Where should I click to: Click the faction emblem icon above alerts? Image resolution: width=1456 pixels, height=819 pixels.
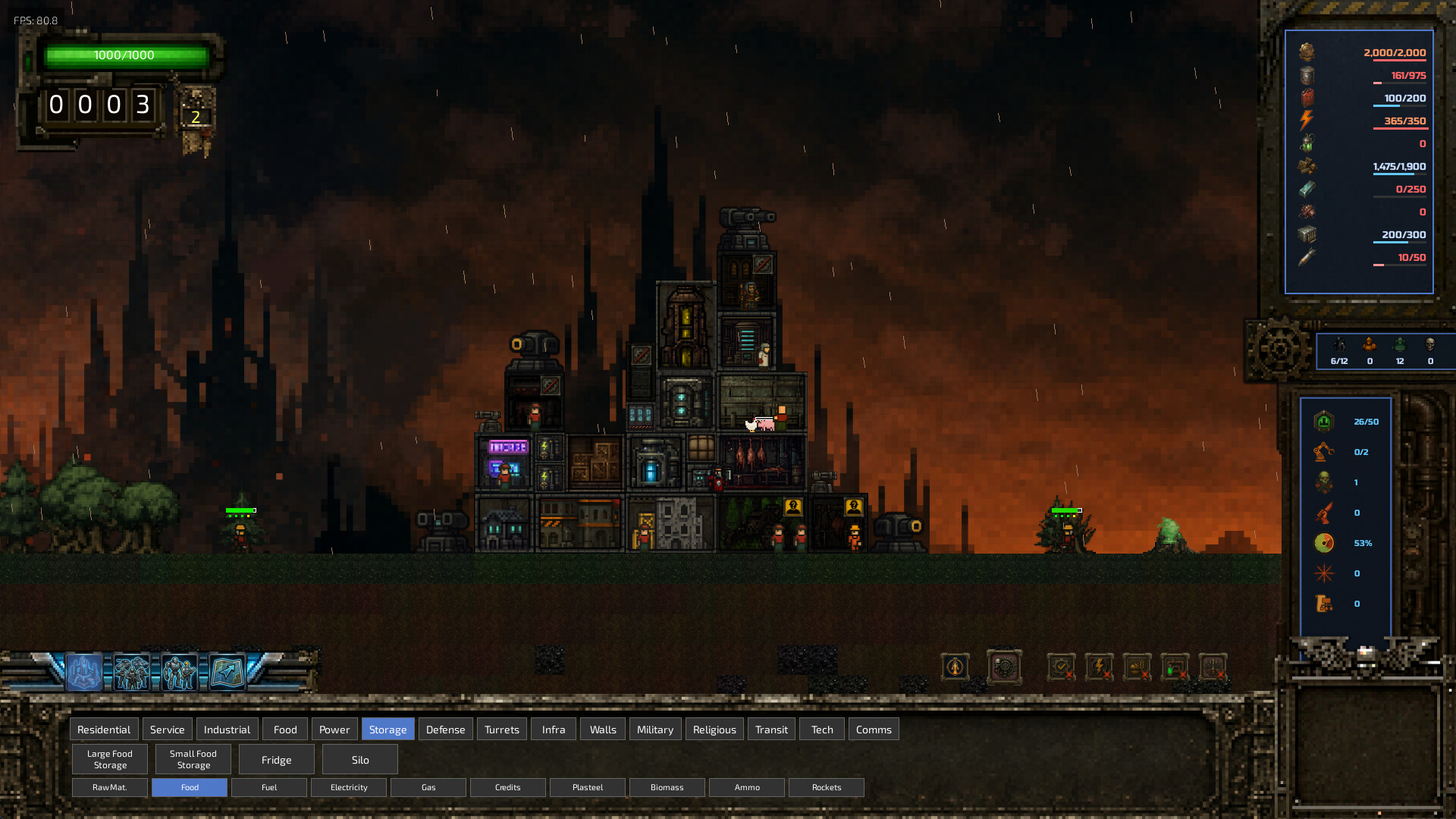pyautogui.click(x=954, y=668)
